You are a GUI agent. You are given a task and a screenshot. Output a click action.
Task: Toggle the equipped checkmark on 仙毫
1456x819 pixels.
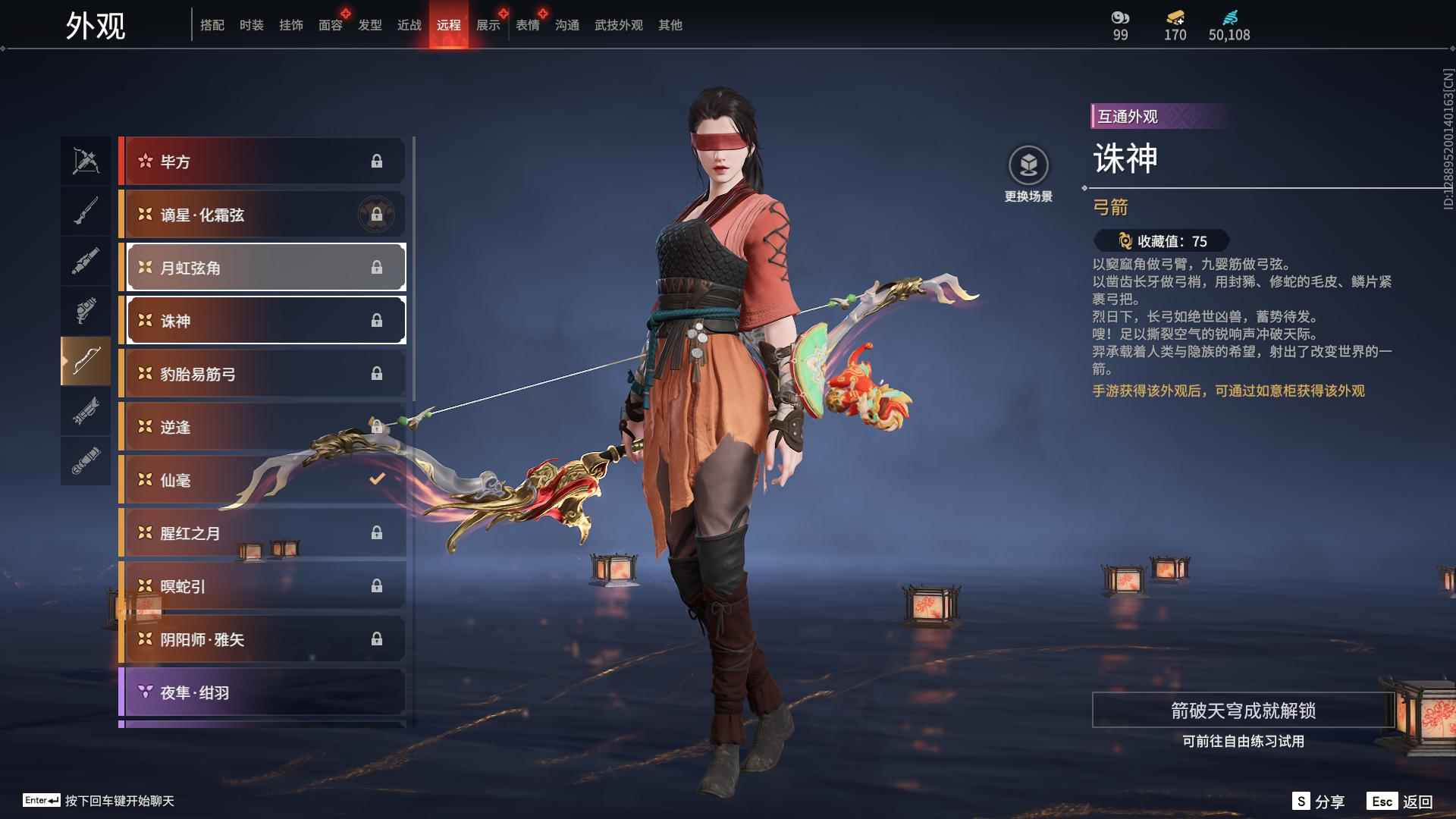(x=375, y=479)
